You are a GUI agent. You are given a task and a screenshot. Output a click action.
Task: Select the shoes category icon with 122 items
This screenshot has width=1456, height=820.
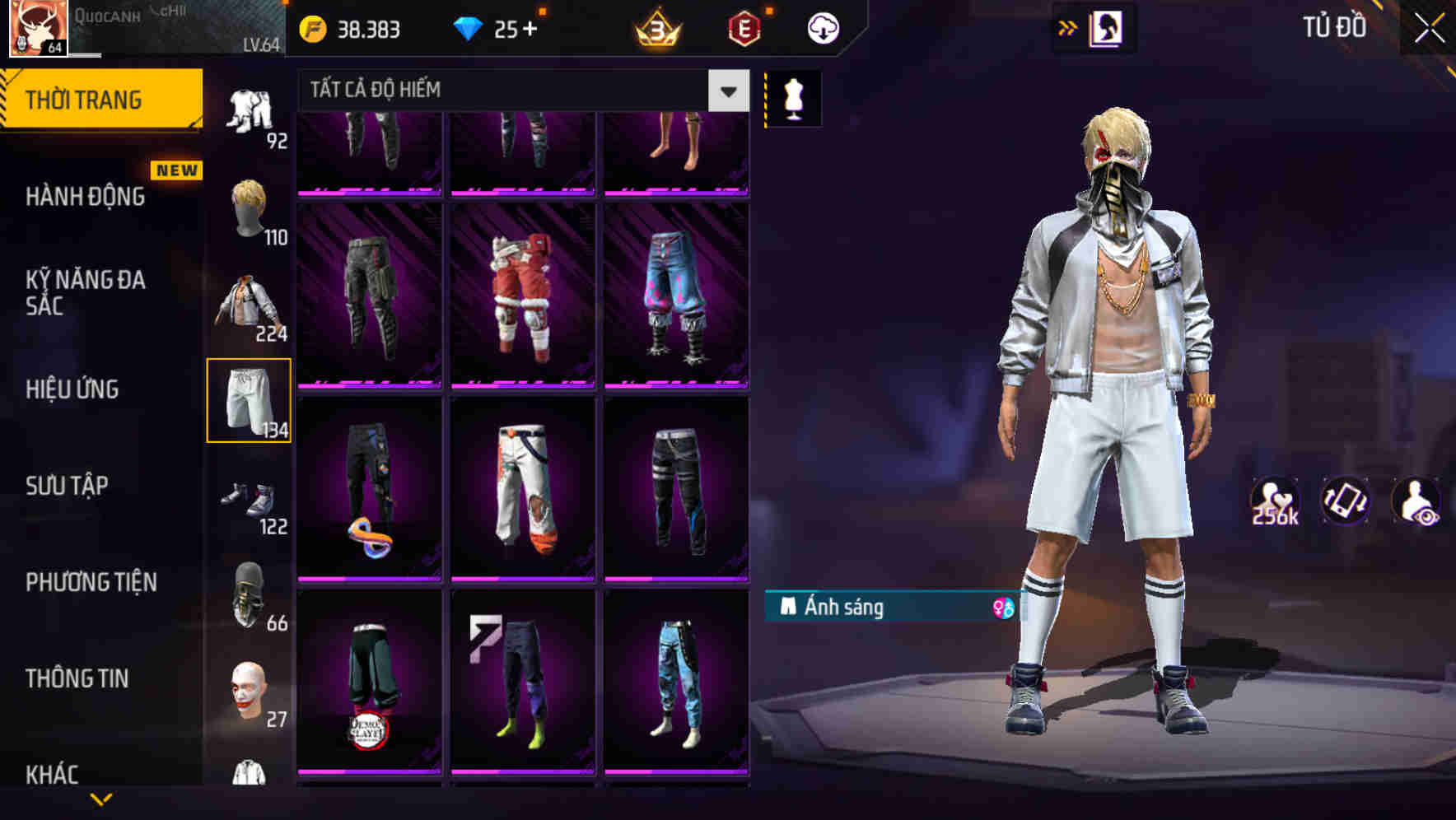coord(250,501)
